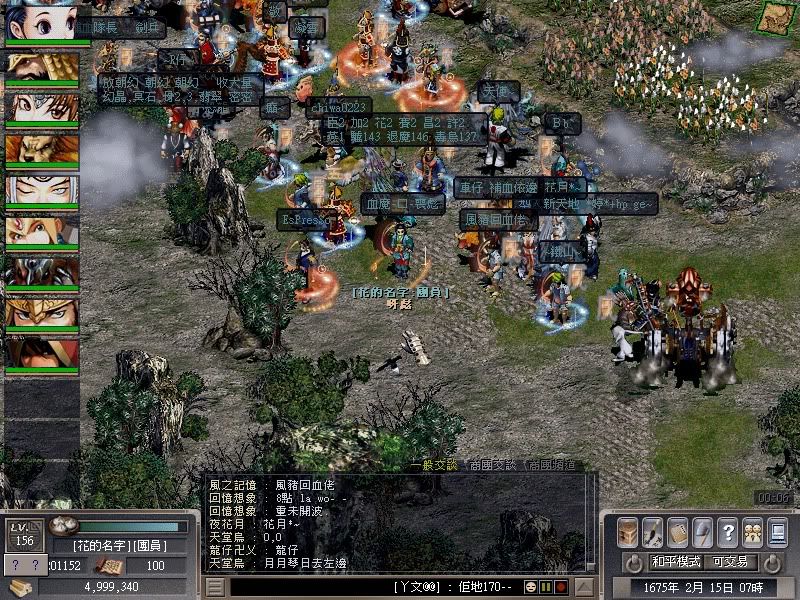
Task: Open the scroll book icon
Action: tap(677, 532)
